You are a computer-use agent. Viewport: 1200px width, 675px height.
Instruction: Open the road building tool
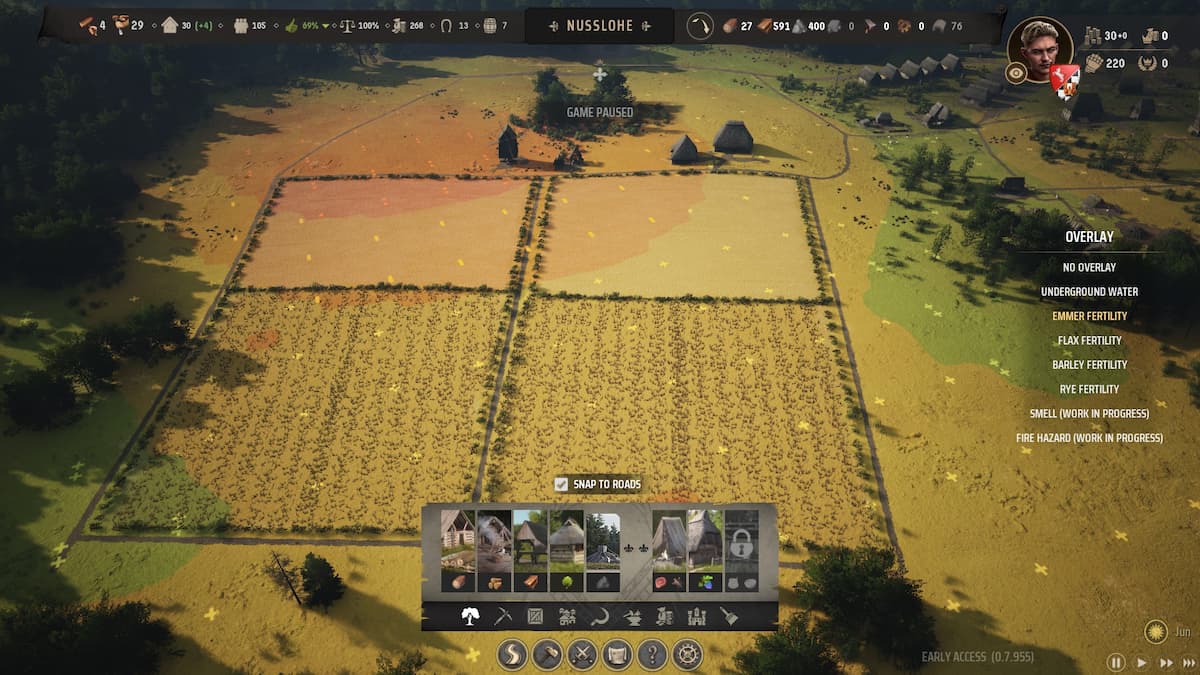[x=512, y=655]
